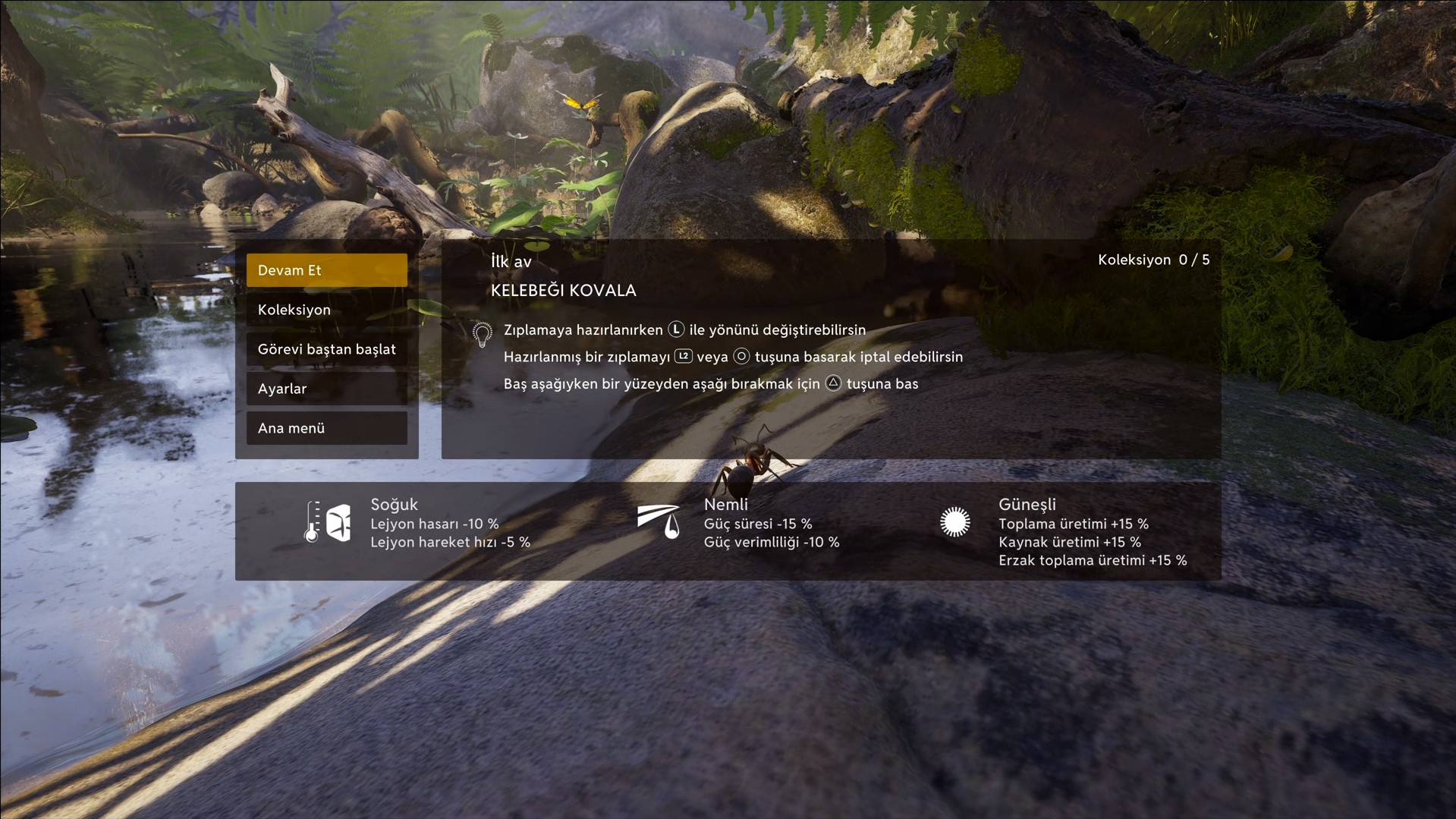The height and width of the screenshot is (819, 1456).
Task: Open the Koleksiyon menu entry
Action: coord(326,310)
